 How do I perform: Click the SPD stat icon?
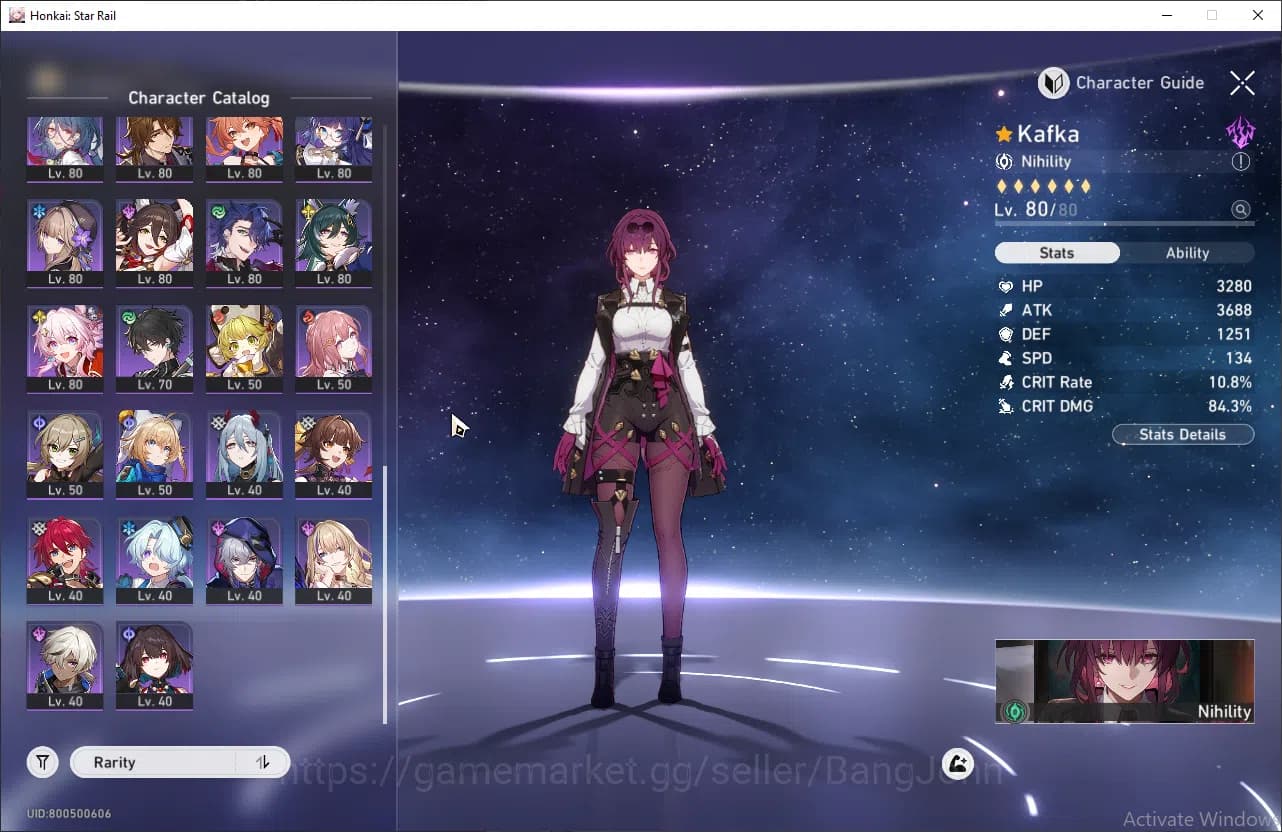1007,358
